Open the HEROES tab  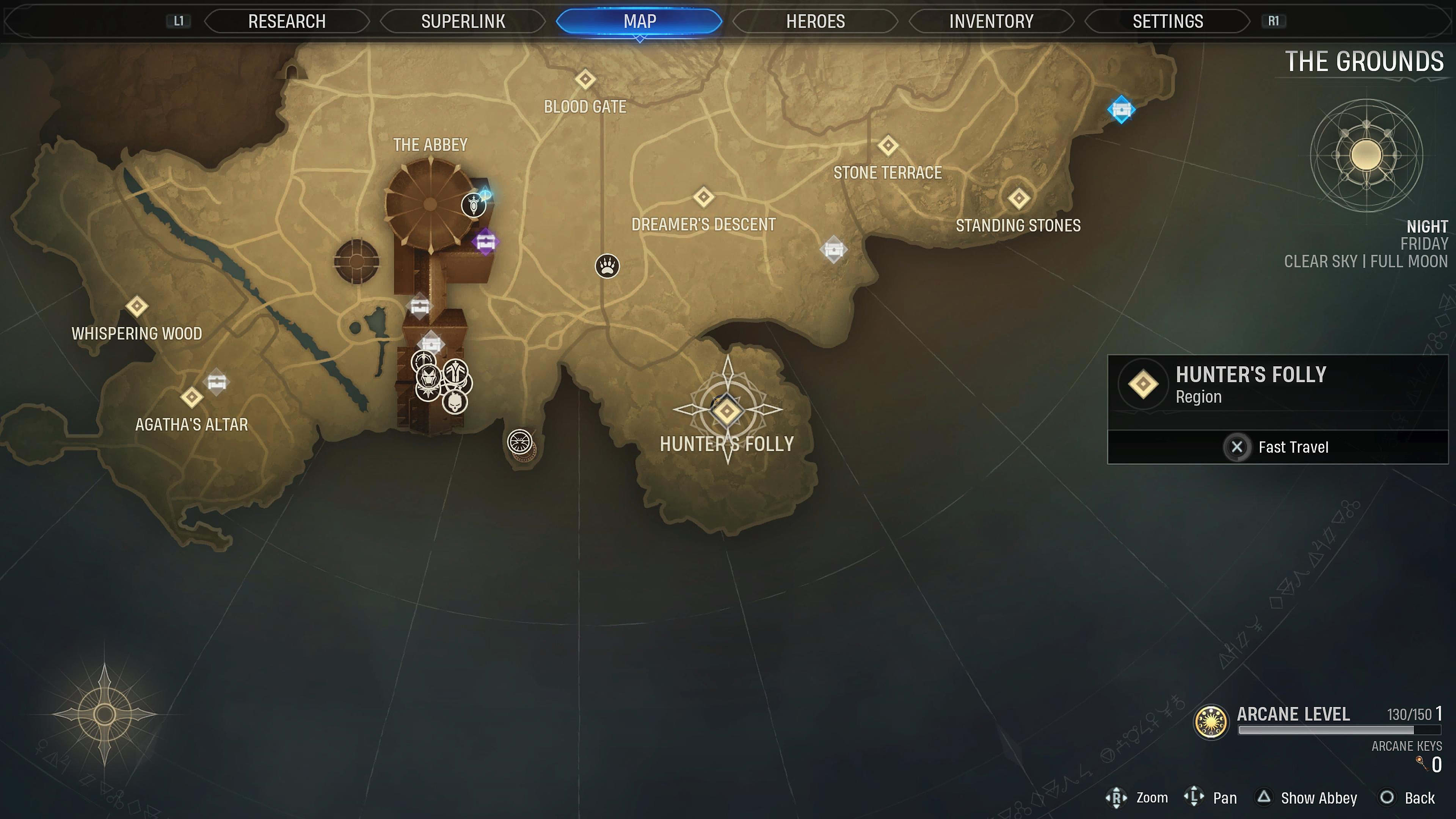tap(814, 22)
